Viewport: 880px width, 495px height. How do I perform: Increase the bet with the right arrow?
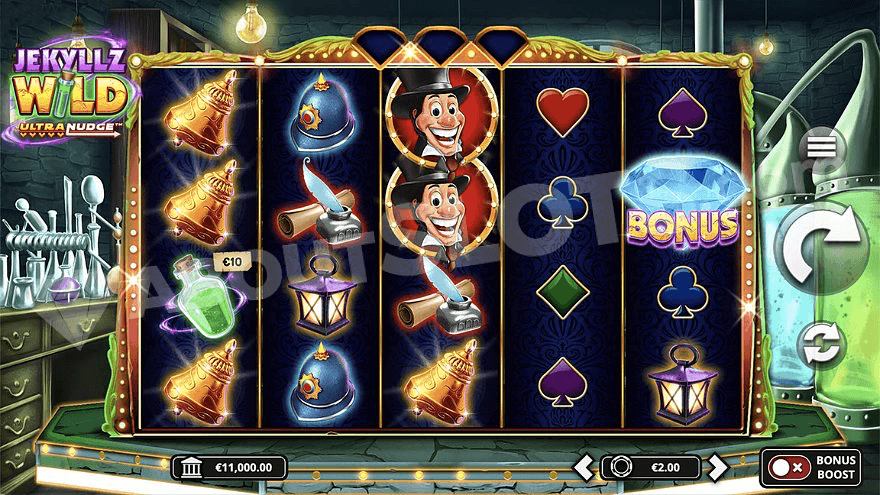pos(716,466)
